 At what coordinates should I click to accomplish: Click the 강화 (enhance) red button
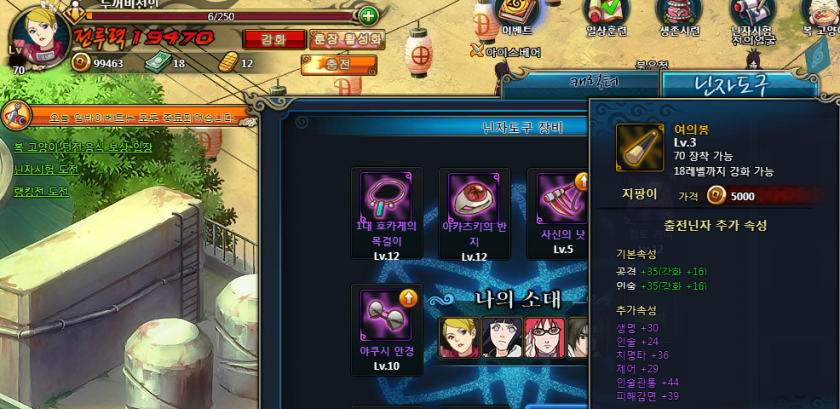(271, 39)
